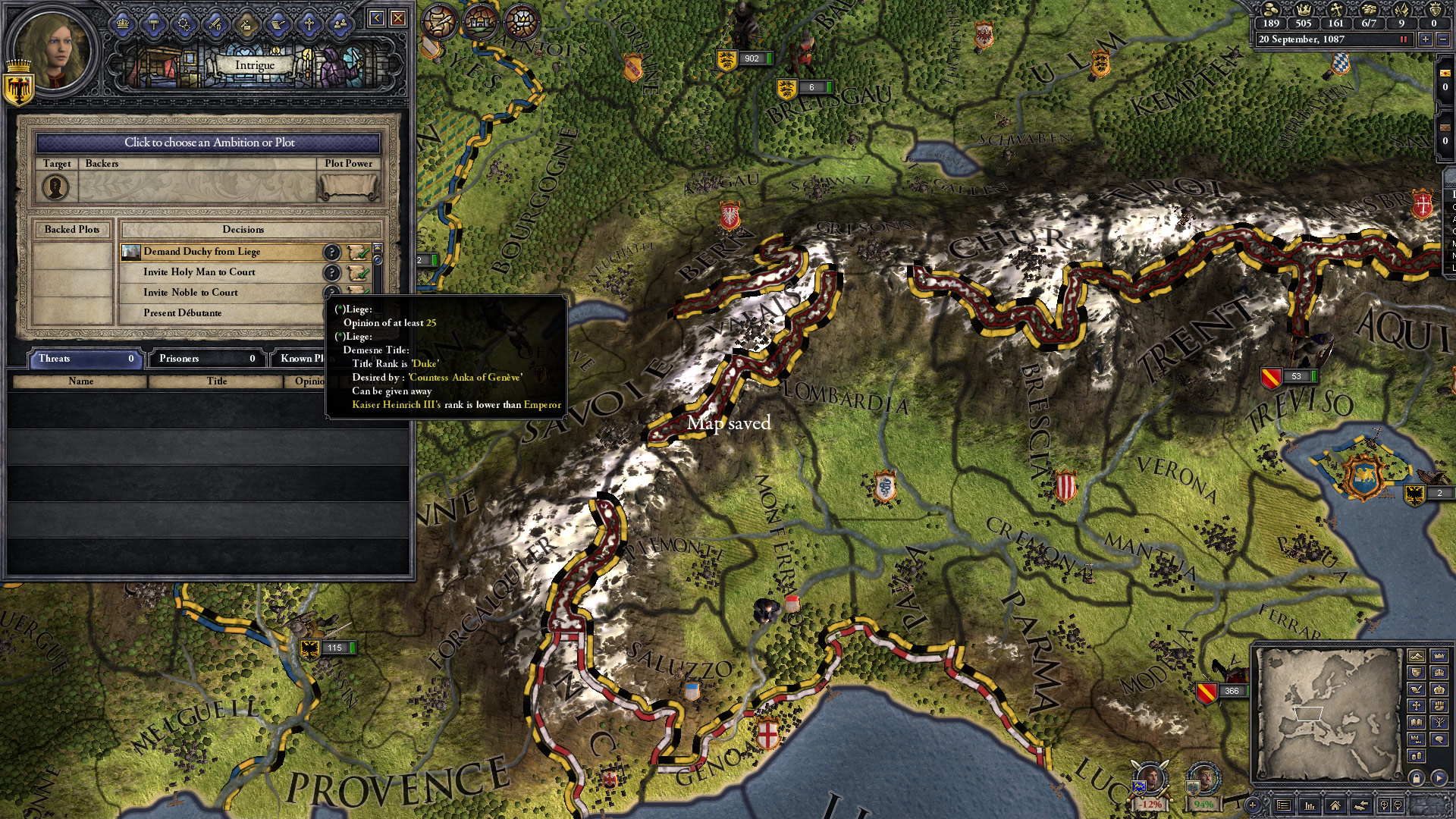
Task: Open the sword and tower military tab
Action: [x=215, y=24]
